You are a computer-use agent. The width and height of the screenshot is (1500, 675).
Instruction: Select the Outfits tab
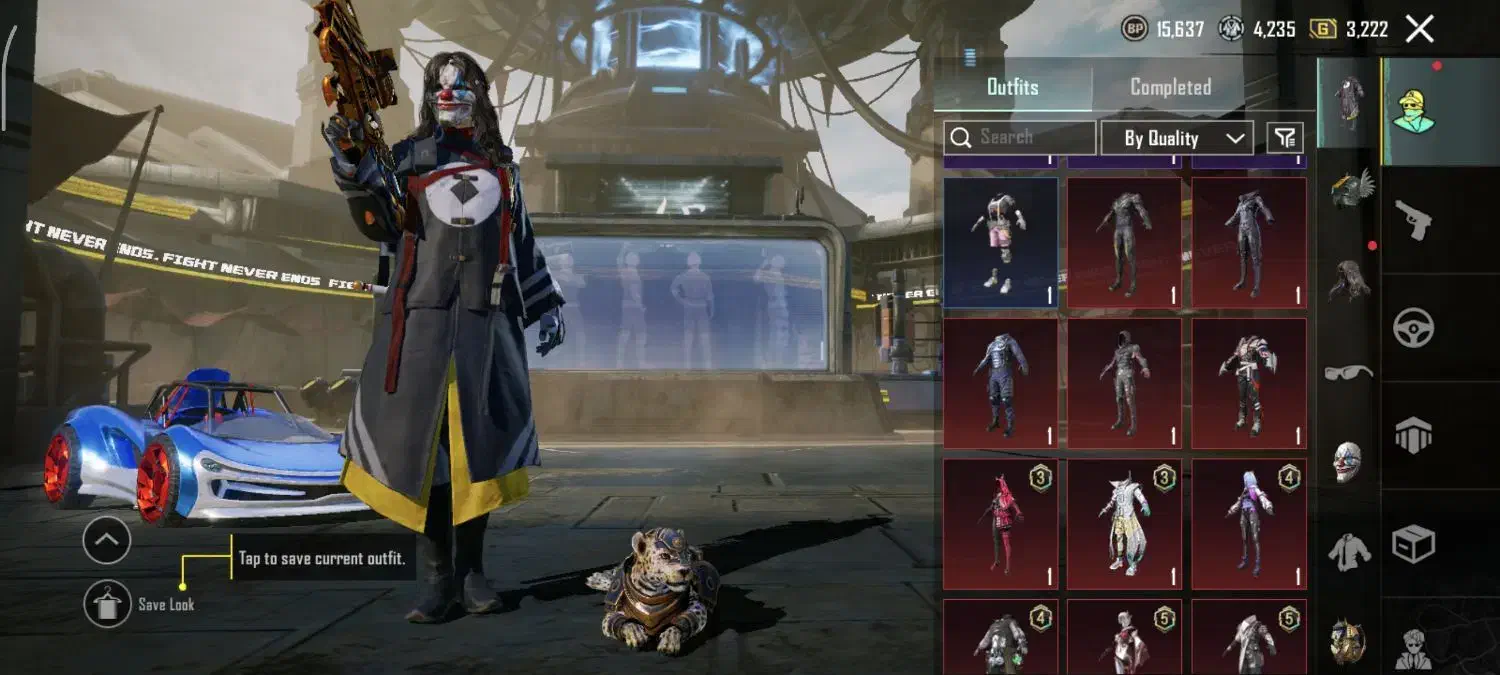(1012, 87)
